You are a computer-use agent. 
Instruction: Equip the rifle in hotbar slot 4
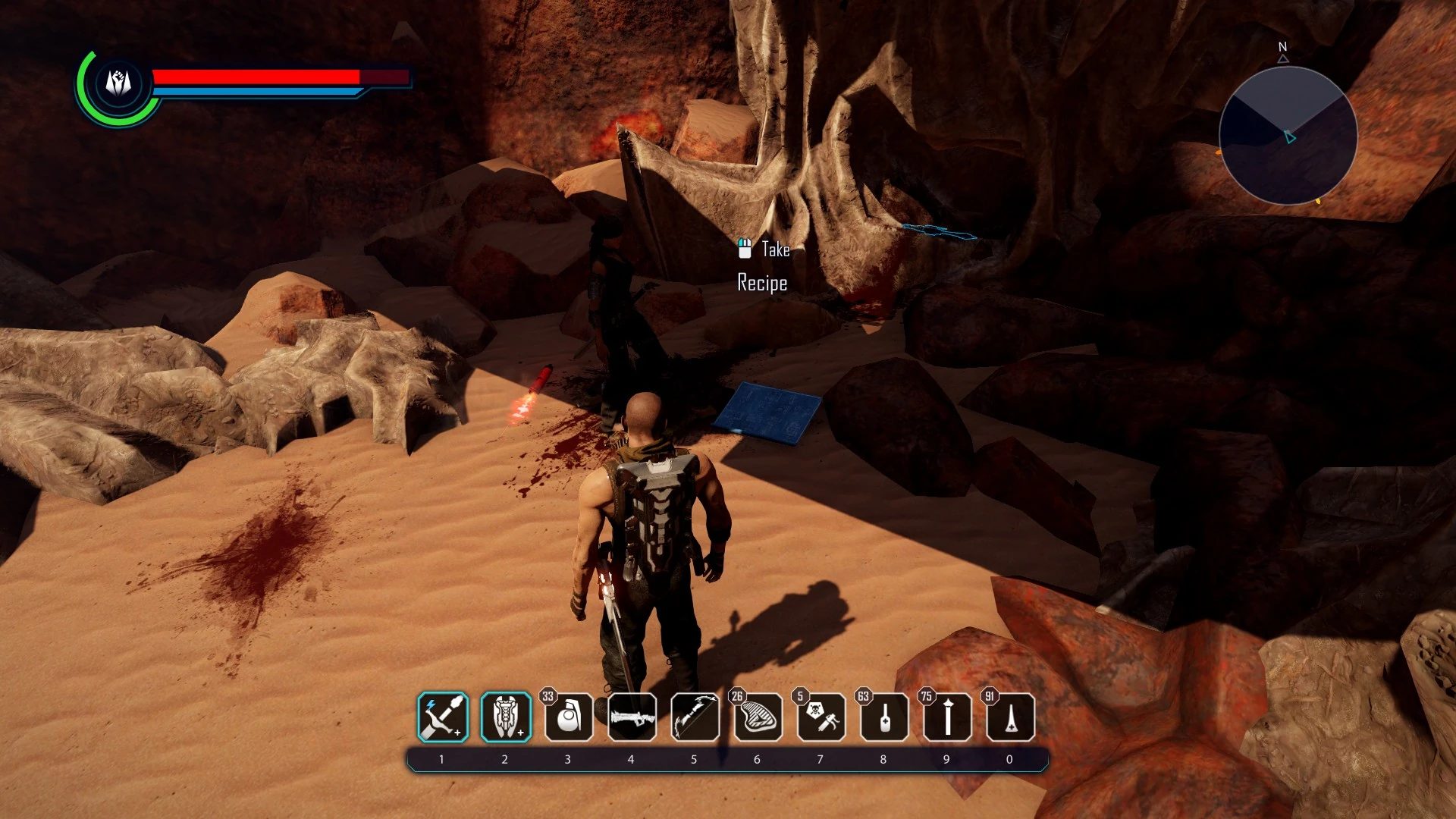tap(632, 717)
